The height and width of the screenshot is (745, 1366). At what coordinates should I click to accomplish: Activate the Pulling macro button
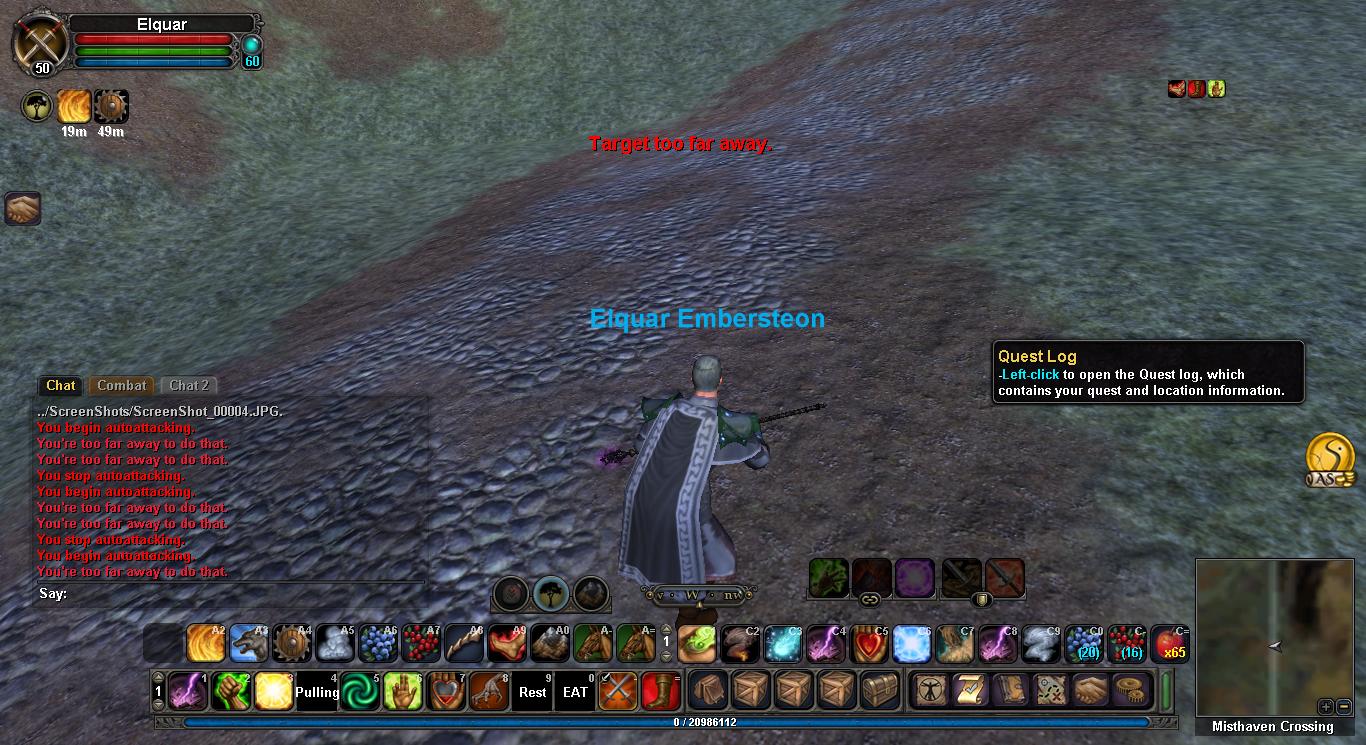click(316, 691)
